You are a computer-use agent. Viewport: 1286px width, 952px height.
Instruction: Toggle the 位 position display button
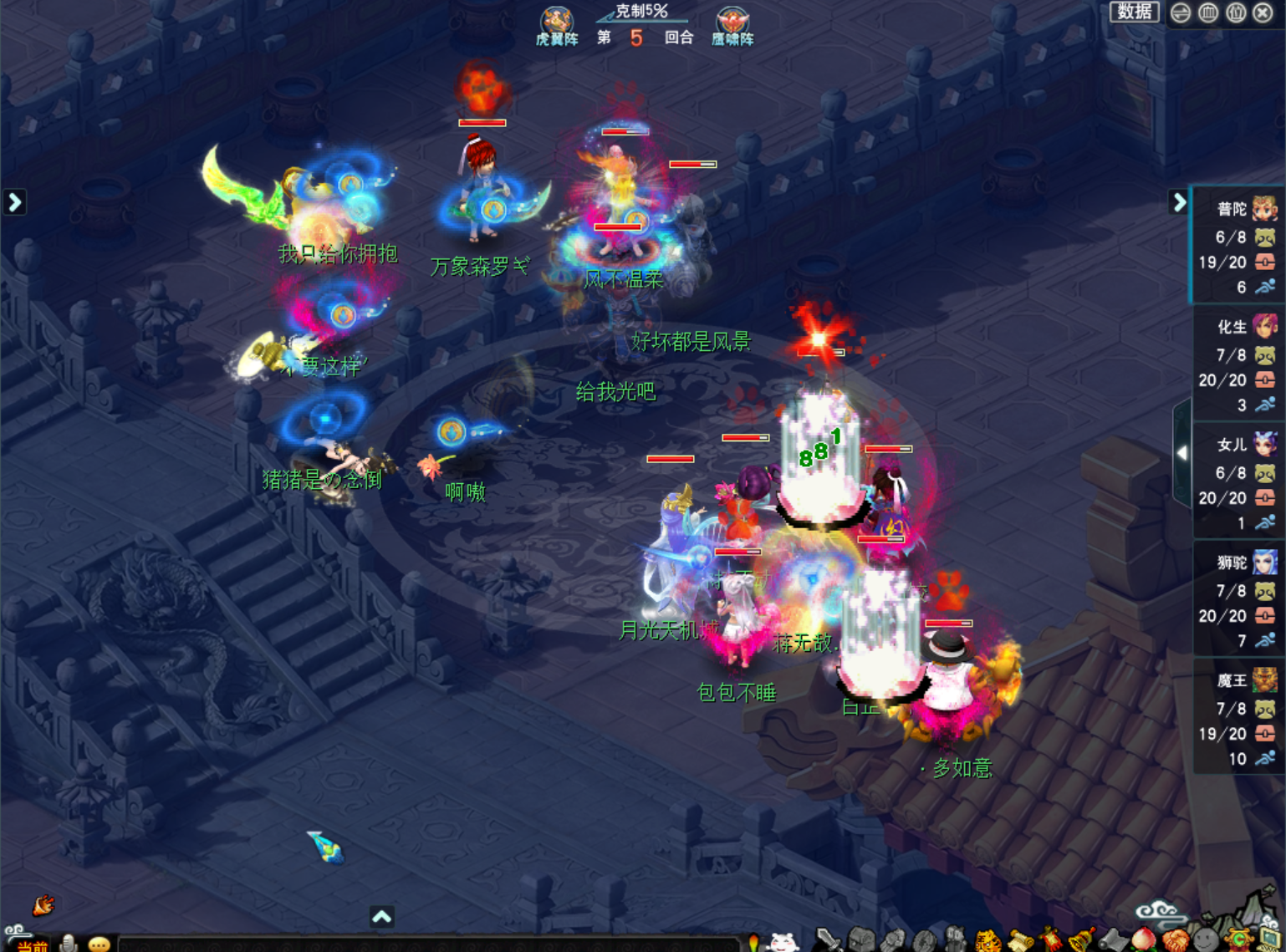(1236, 13)
